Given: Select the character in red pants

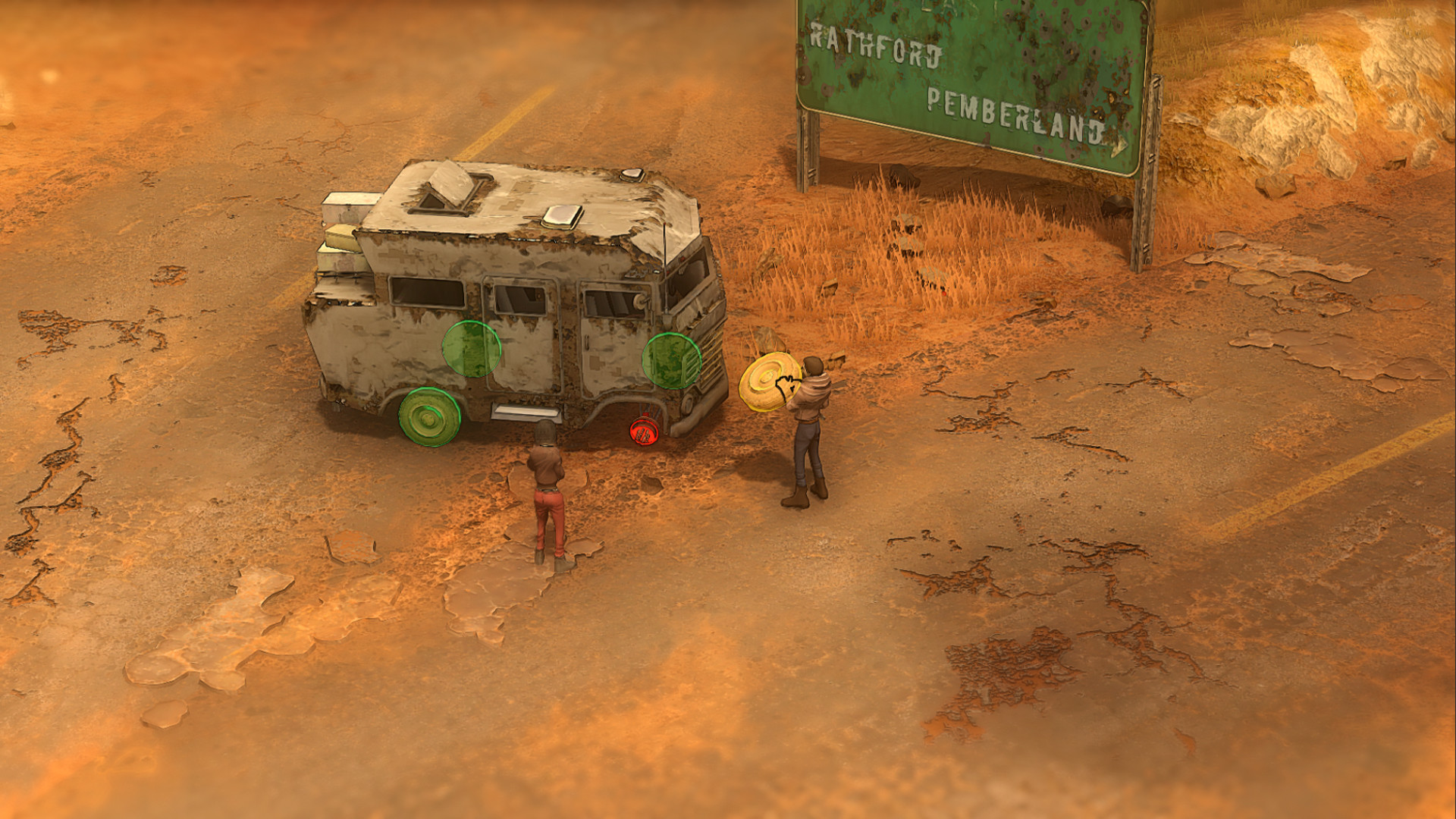Looking at the screenshot, I should coord(548,493).
